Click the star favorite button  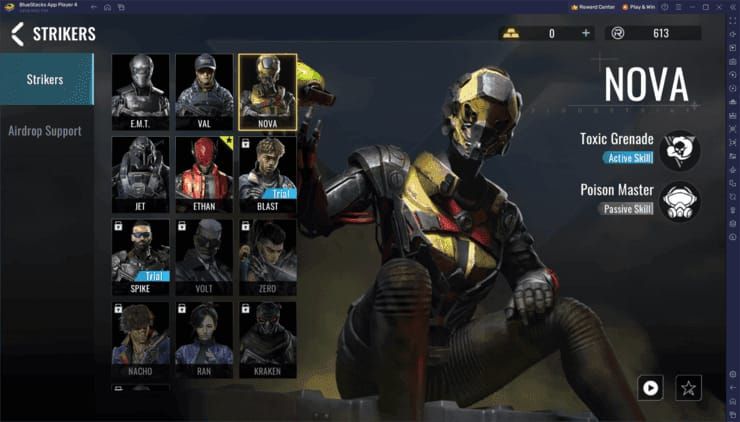[687, 386]
